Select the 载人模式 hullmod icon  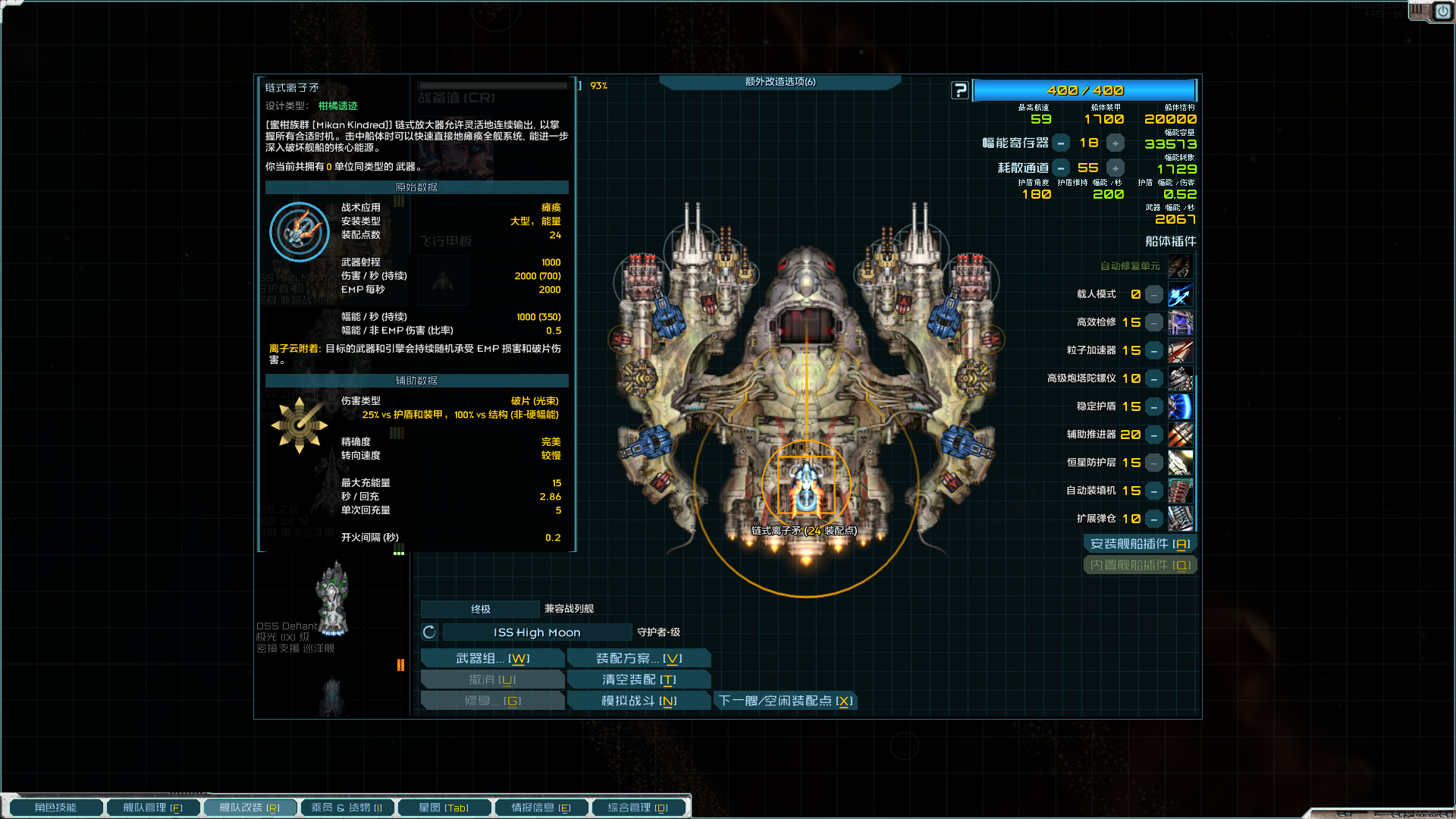coord(1181,295)
